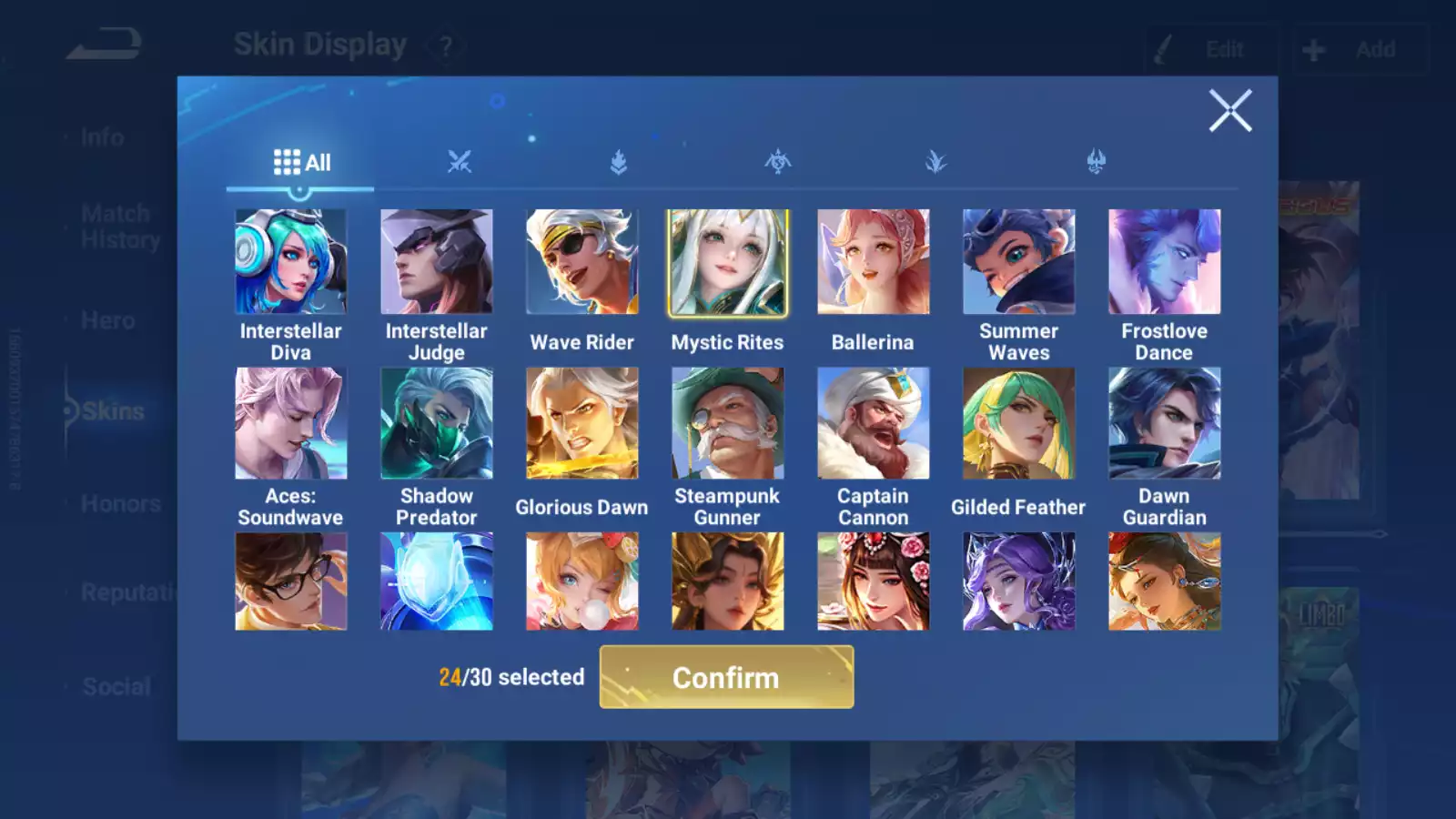The height and width of the screenshot is (819, 1456).
Task: Switch to the All skins tab
Action: click(x=301, y=163)
